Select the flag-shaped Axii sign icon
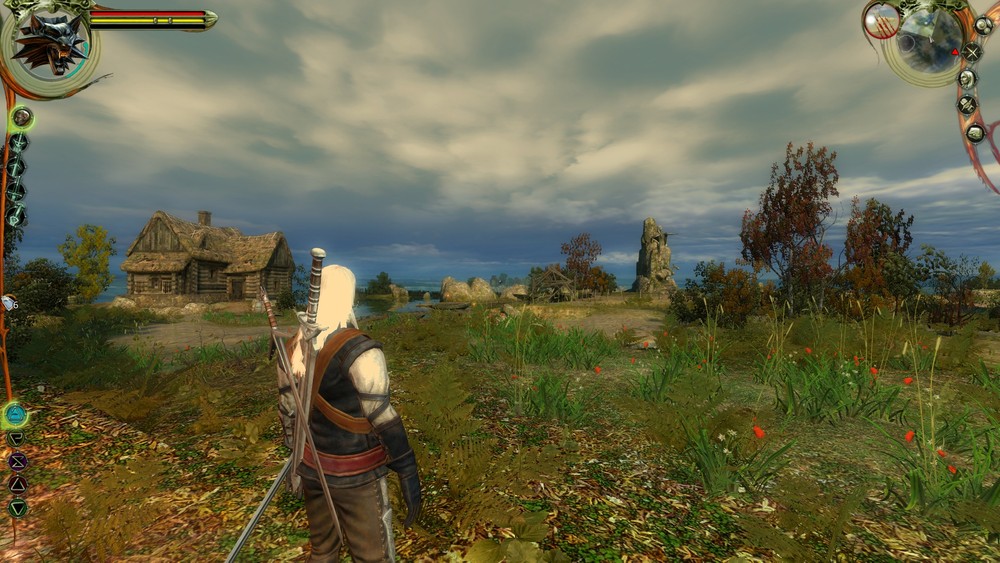This screenshot has height=563, width=1000. [16, 438]
